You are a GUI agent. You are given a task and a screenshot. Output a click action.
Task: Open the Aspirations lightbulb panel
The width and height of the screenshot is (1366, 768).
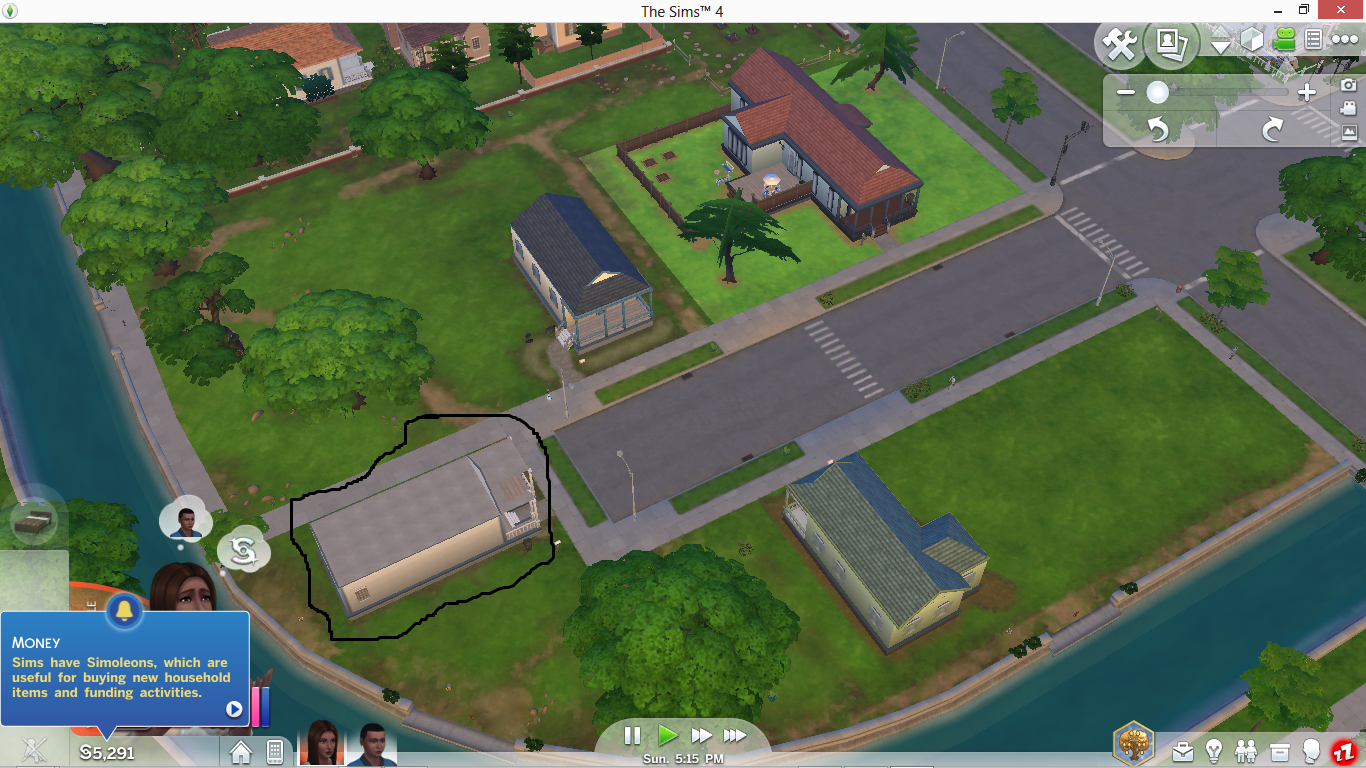[x=1212, y=752]
